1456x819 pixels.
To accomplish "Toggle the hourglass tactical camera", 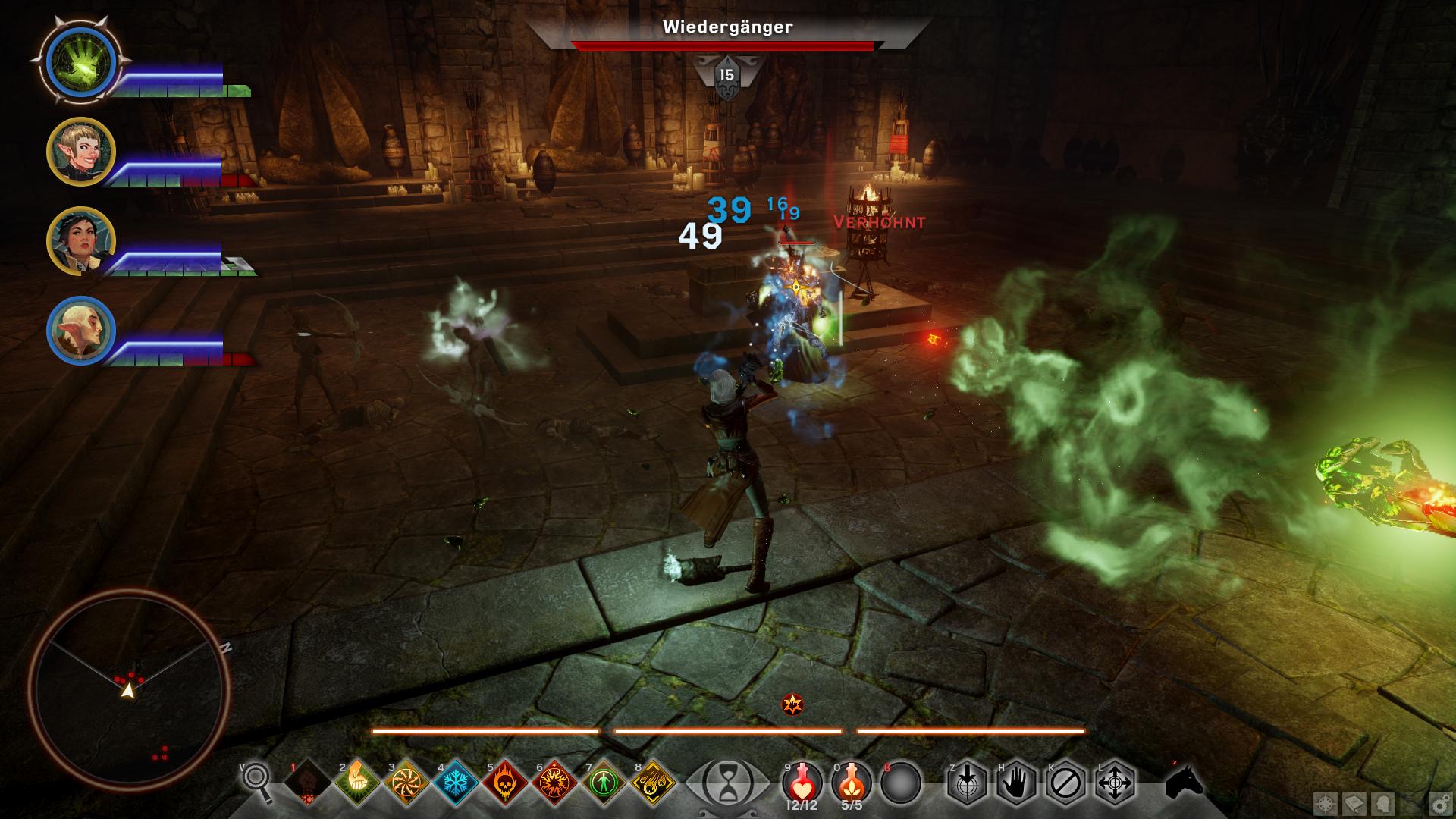I will pyautogui.click(x=726, y=782).
